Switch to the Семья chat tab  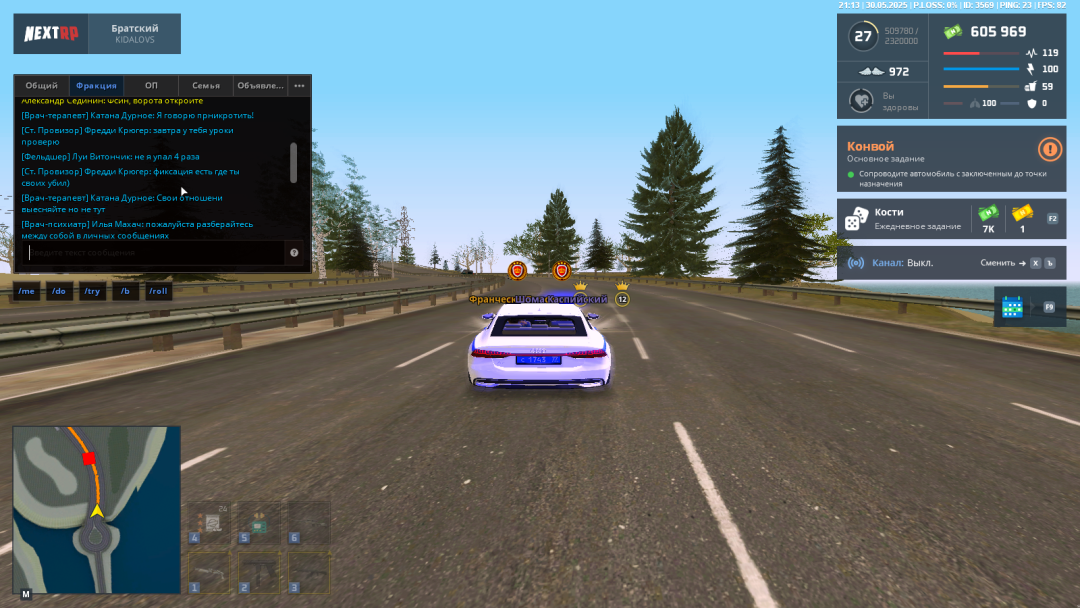click(x=206, y=86)
